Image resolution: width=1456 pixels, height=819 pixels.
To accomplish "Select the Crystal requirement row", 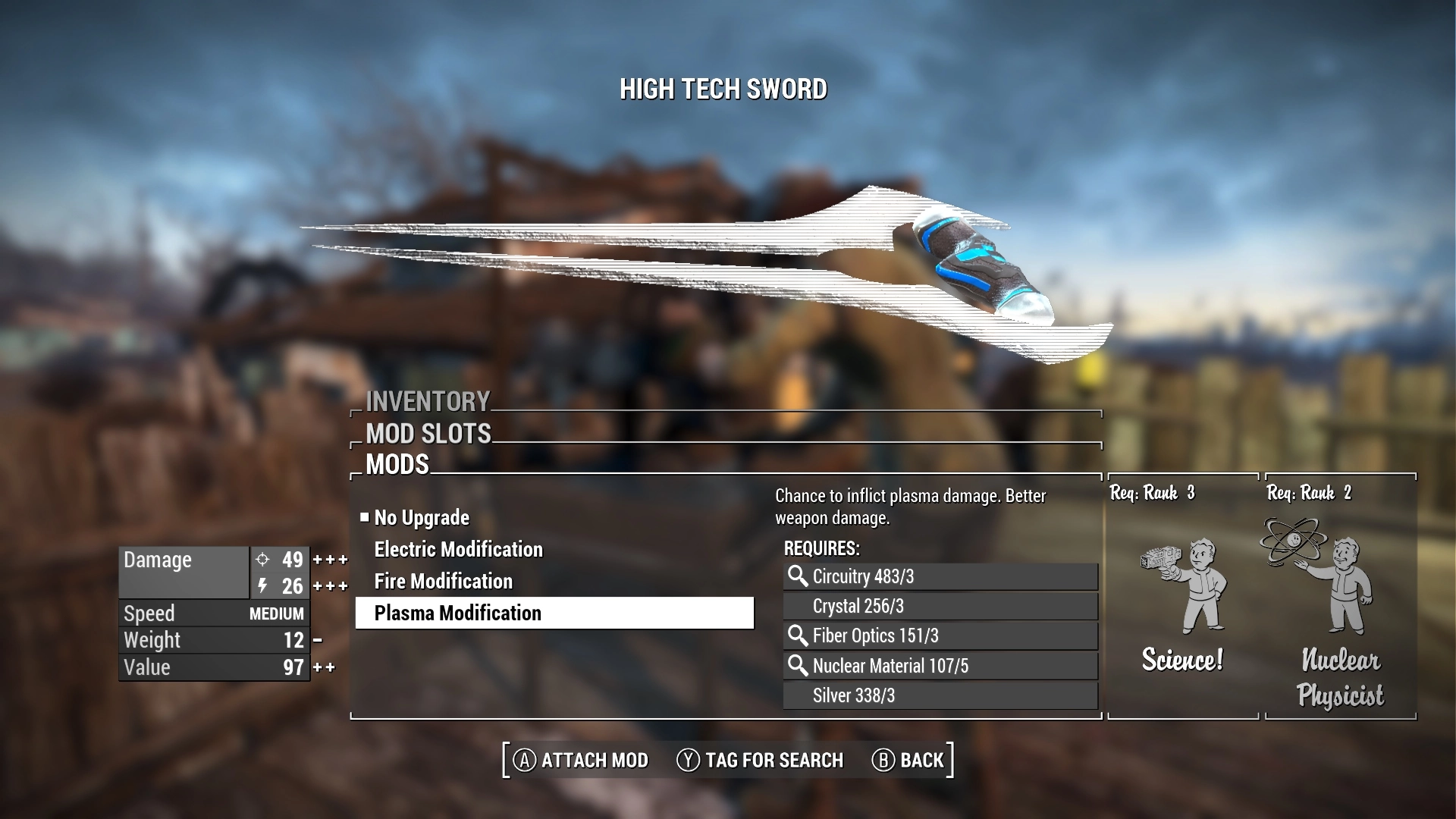I will pyautogui.click(x=940, y=606).
